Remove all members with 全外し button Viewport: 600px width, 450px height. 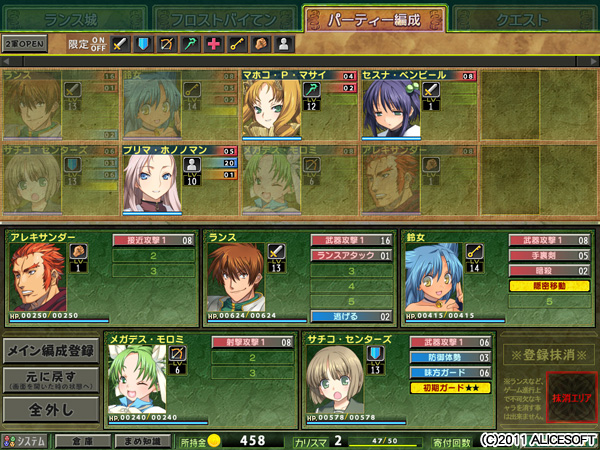click(x=49, y=410)
